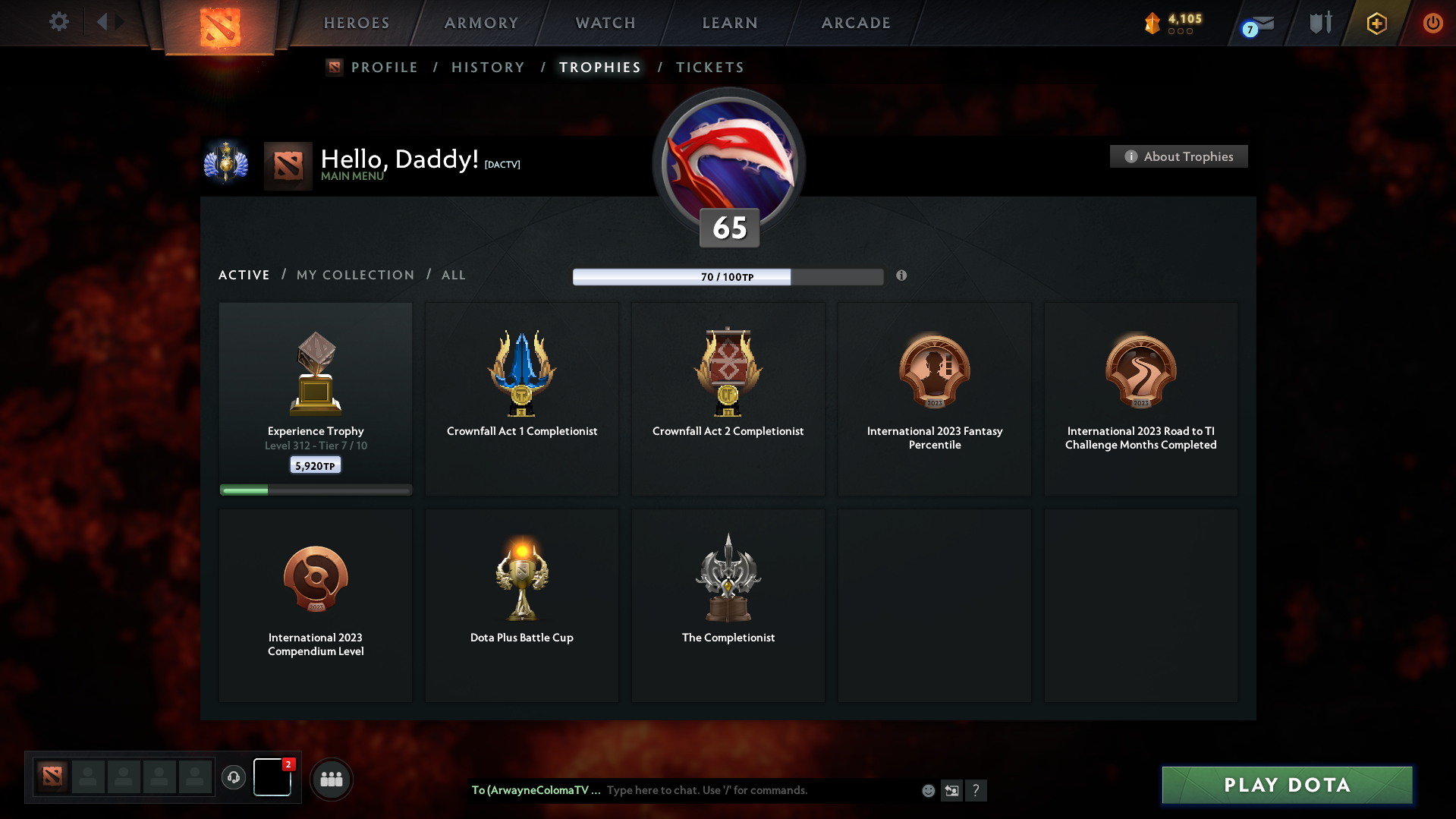Click the voice chat headset icon

pos(234,778)
